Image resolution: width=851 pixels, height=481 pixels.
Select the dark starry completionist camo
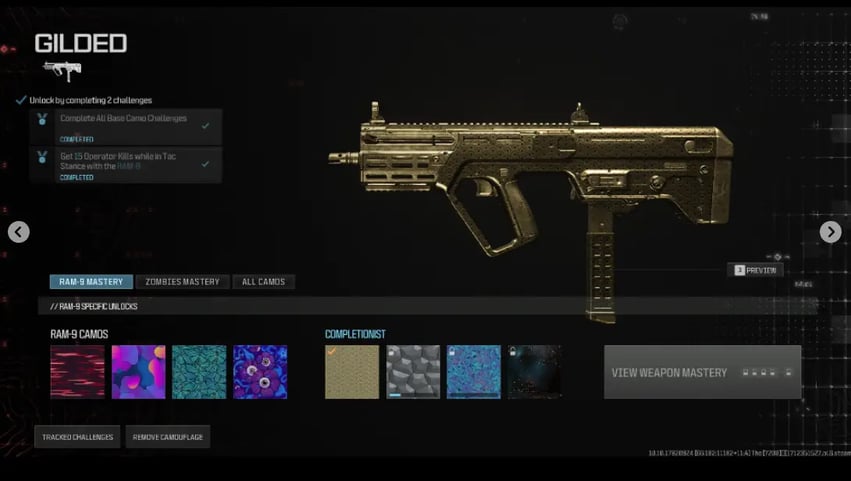(x=534, y=372)
